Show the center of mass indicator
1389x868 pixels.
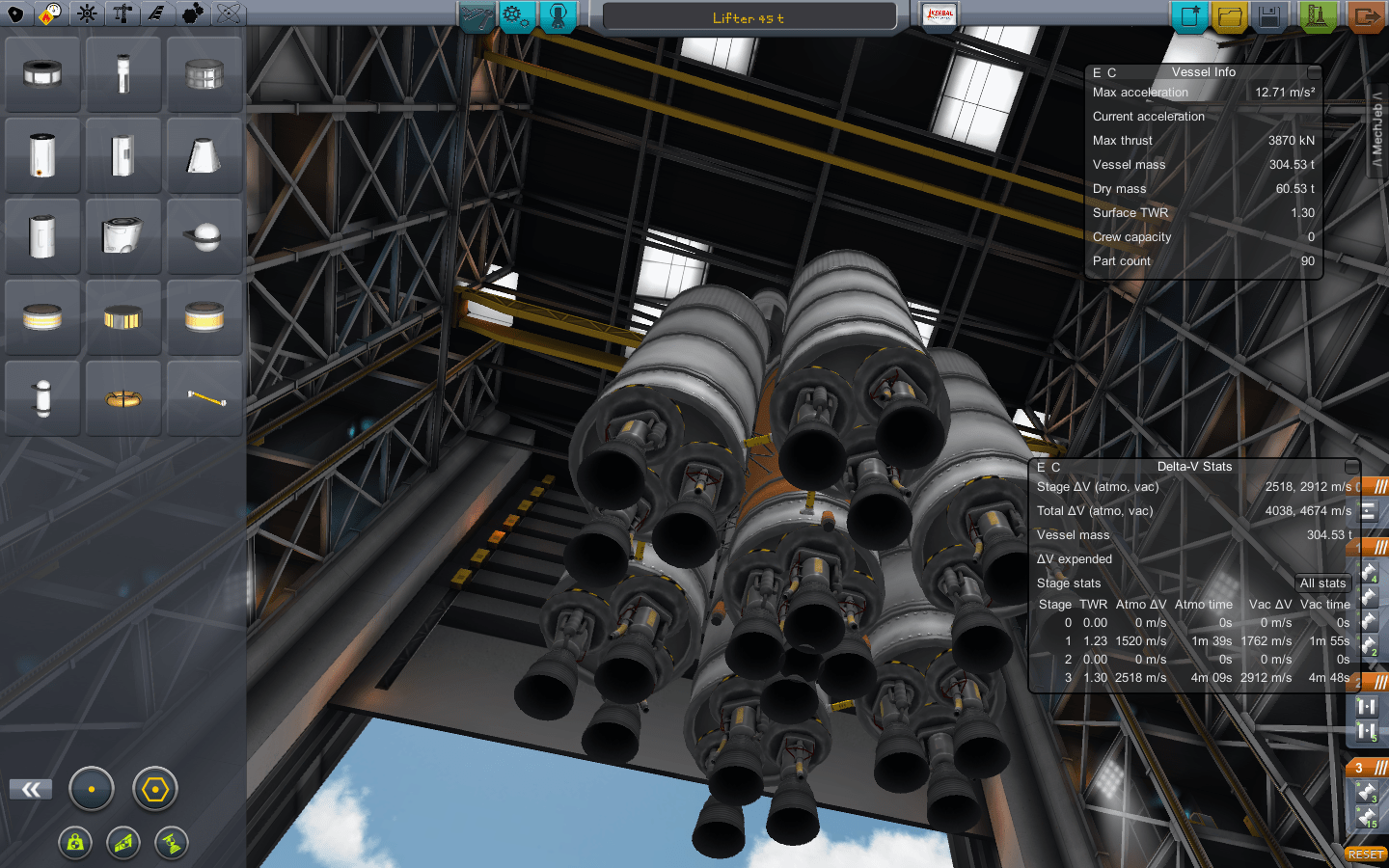(x=75, y=843)
